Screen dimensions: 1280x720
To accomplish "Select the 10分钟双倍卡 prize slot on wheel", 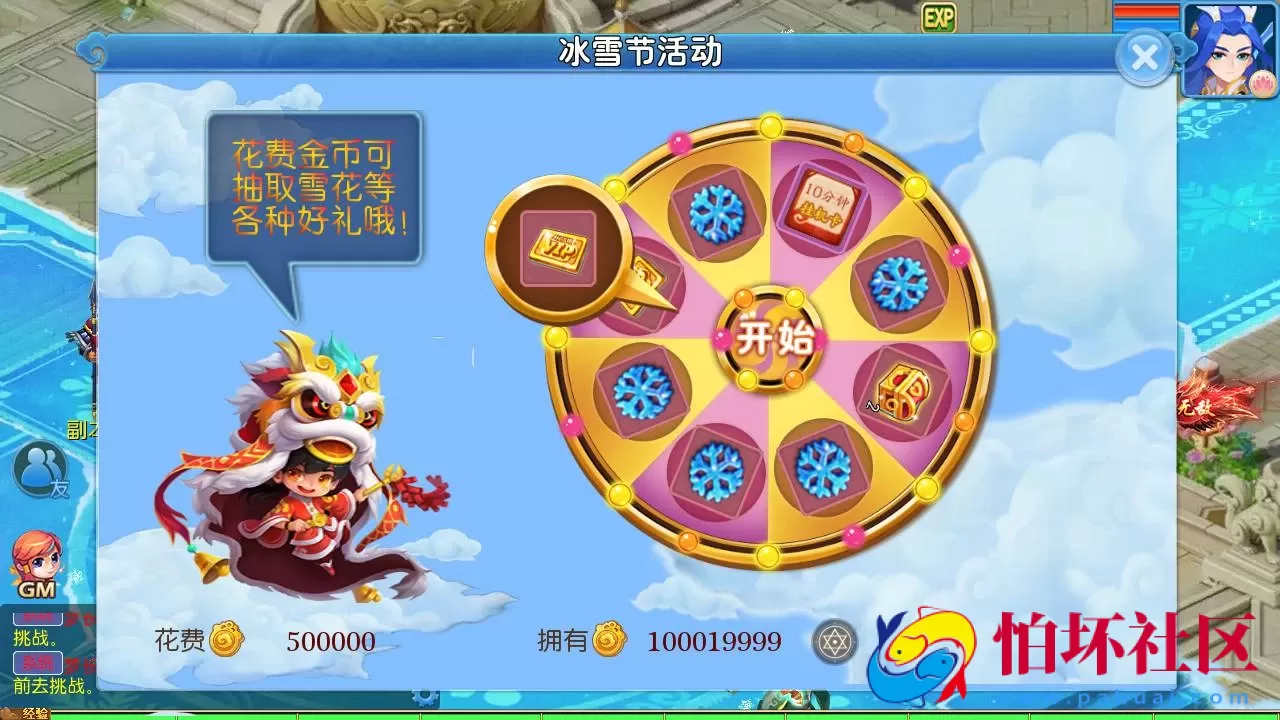I will point(823,205).
